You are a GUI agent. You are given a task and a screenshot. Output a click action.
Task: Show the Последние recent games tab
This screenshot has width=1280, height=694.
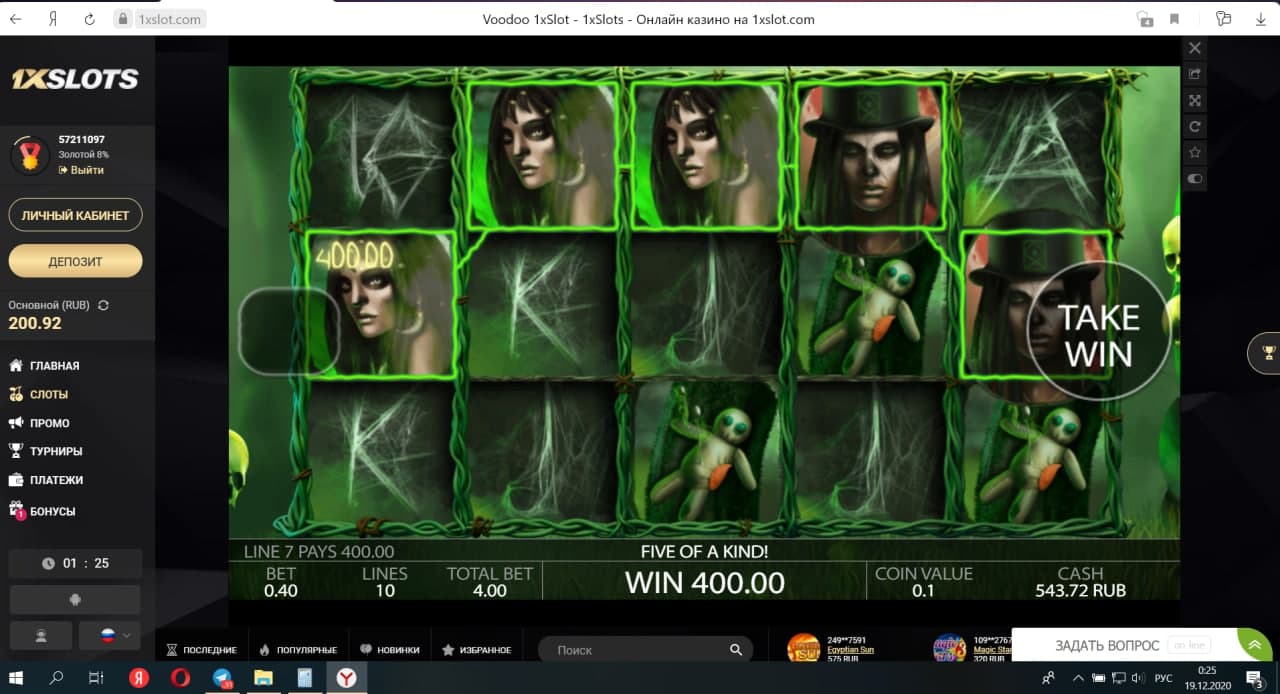(x=201, y=650)
